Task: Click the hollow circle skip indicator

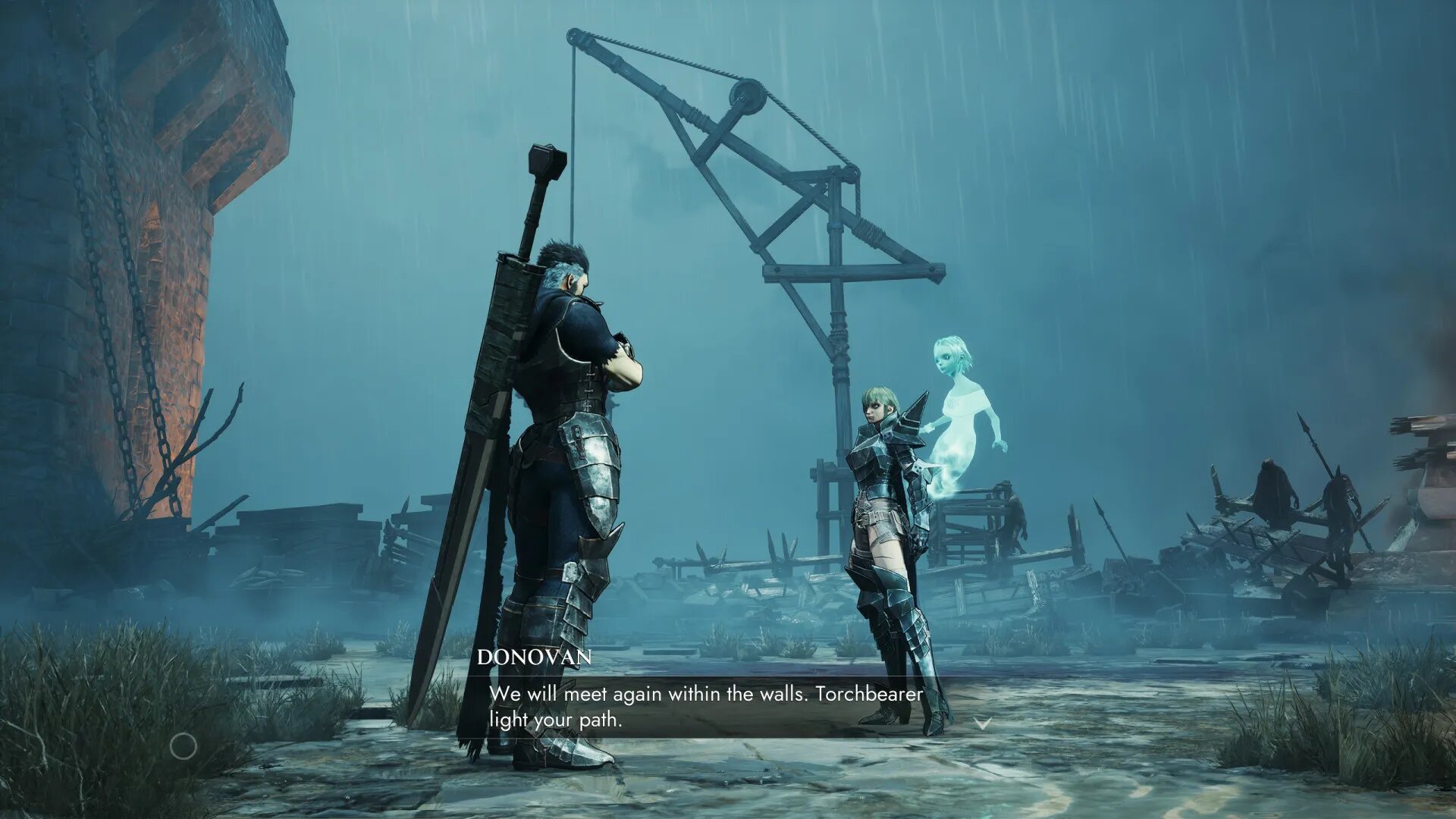Action: (x=183, y=747)
